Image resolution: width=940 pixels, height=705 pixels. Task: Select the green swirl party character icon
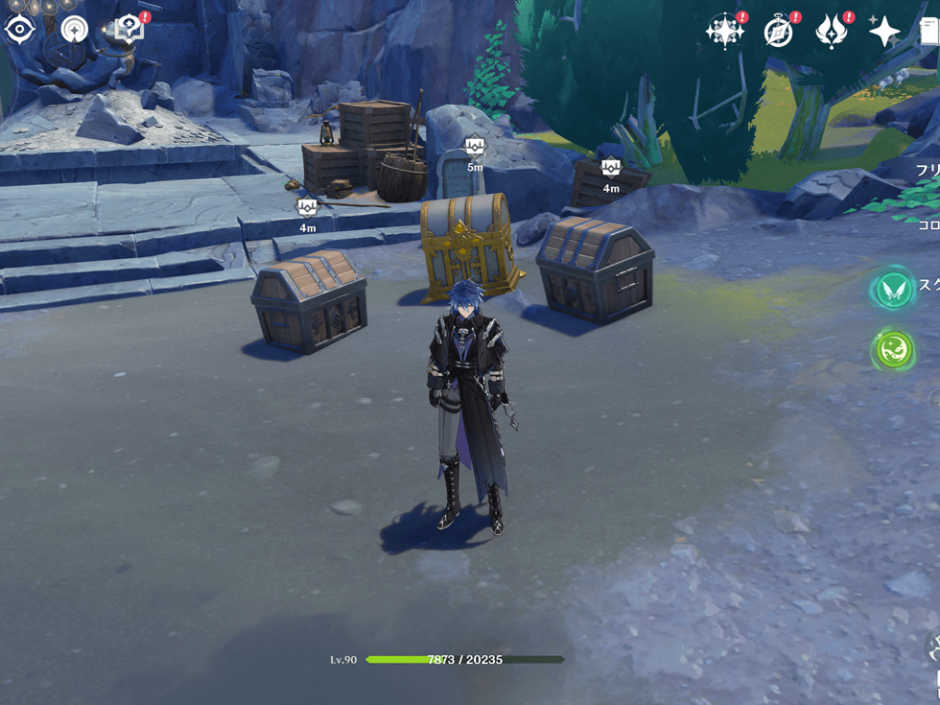892,350
